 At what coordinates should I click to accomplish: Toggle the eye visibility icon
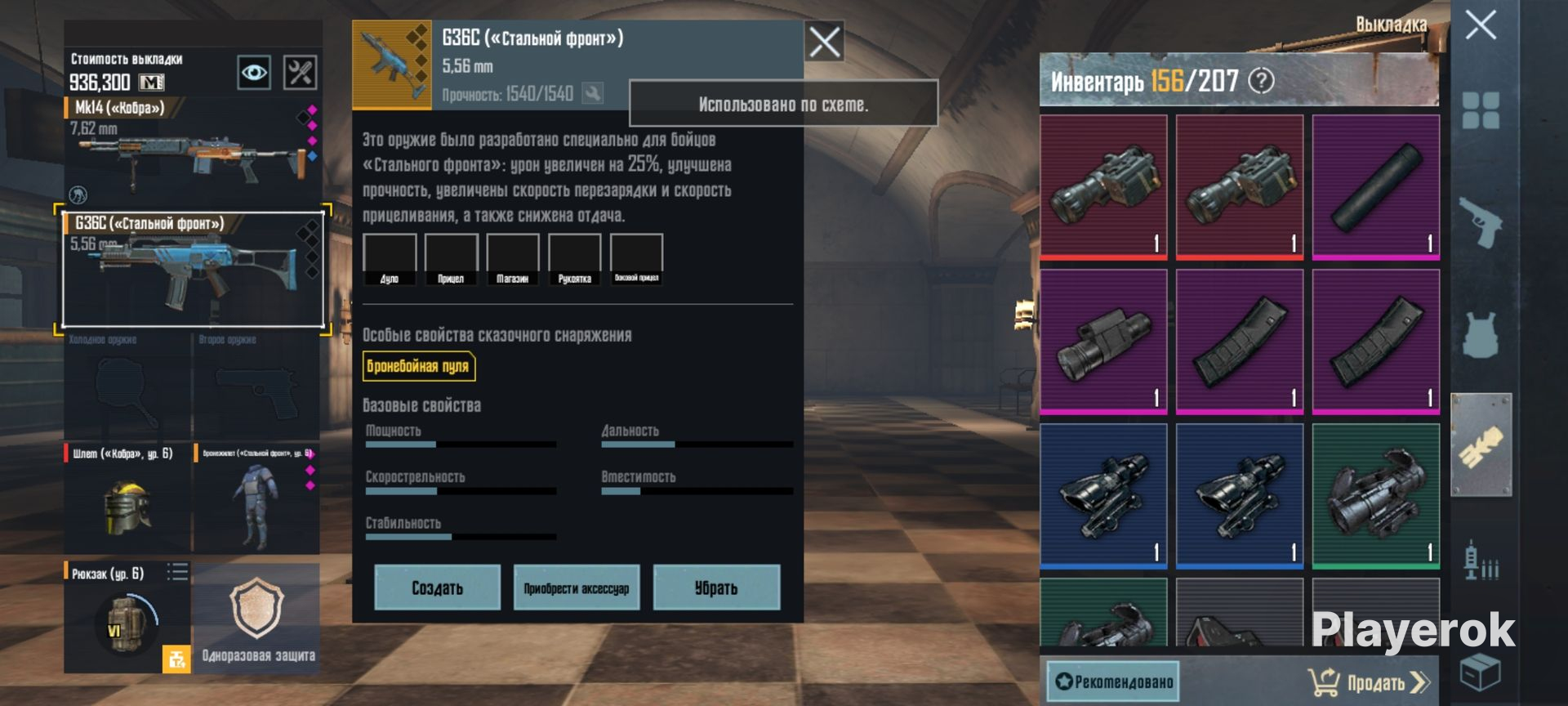click(253, 73)
